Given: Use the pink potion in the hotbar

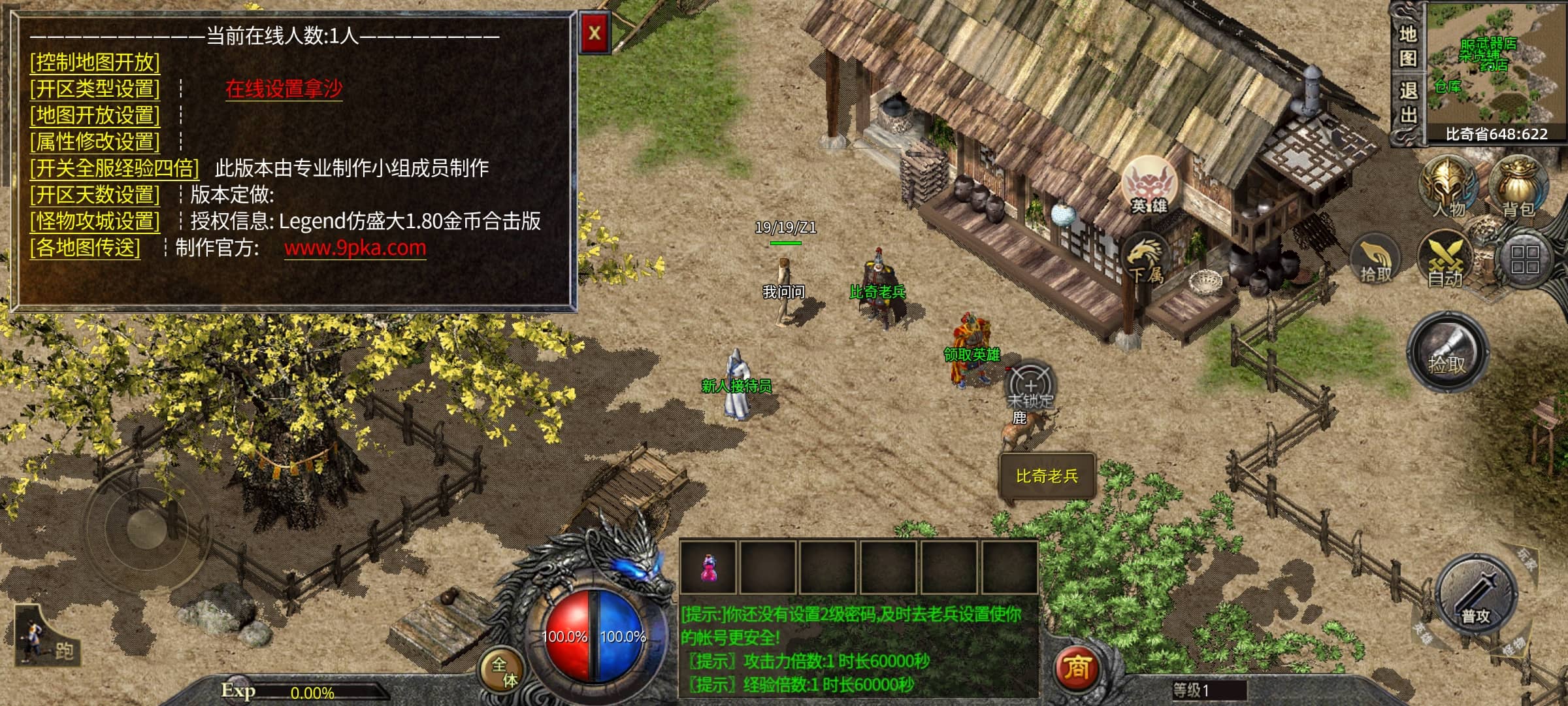Looking at the screenshot, I should pyautogui.click(x=708, y=567).
